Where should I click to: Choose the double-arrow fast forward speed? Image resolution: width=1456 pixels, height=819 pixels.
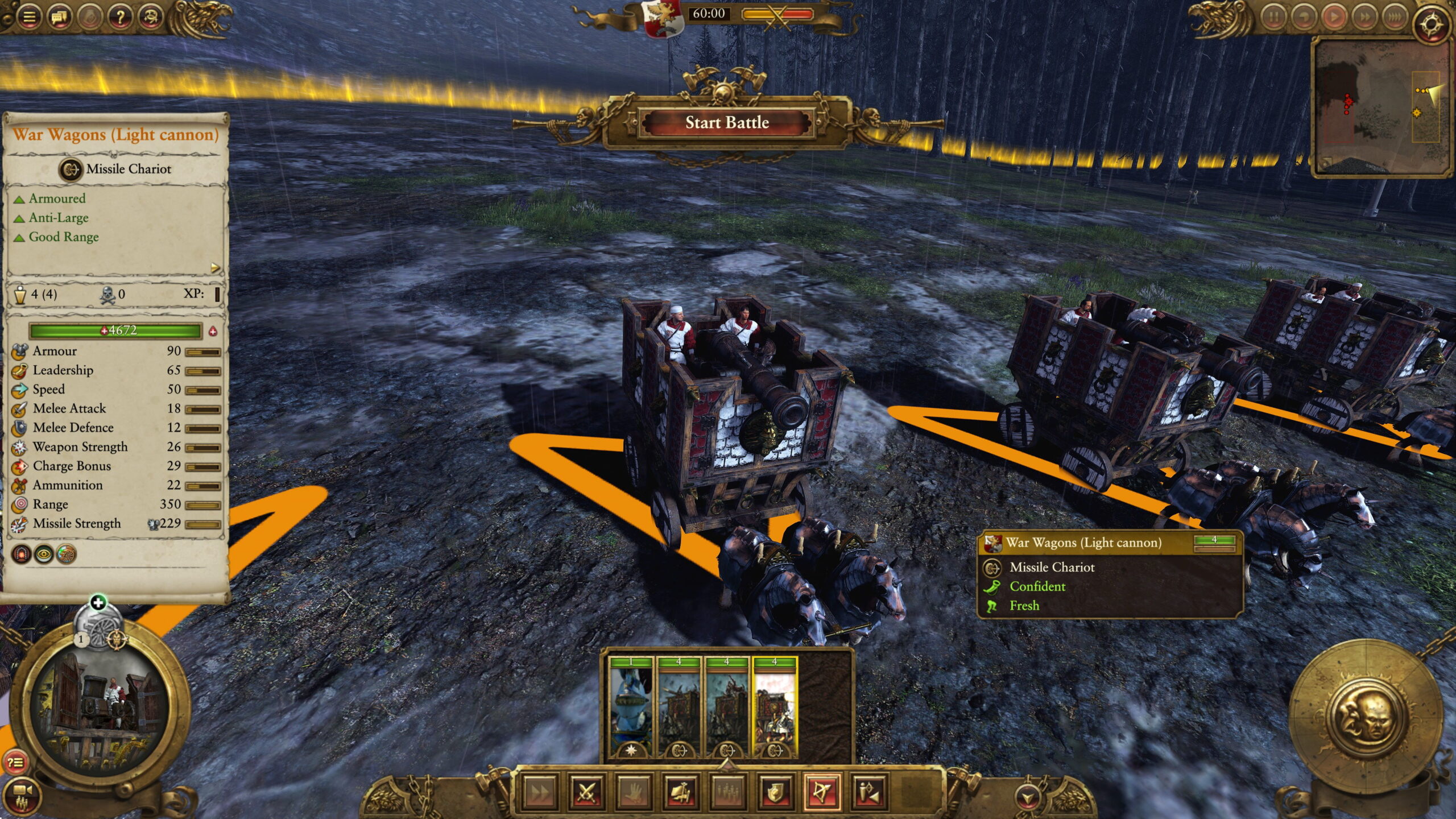1364,17
